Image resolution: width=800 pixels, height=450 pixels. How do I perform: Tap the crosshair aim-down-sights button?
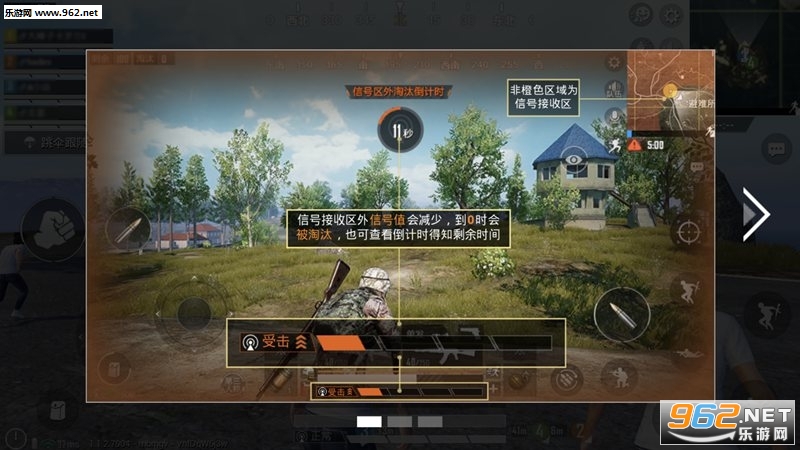click(687, 233)
